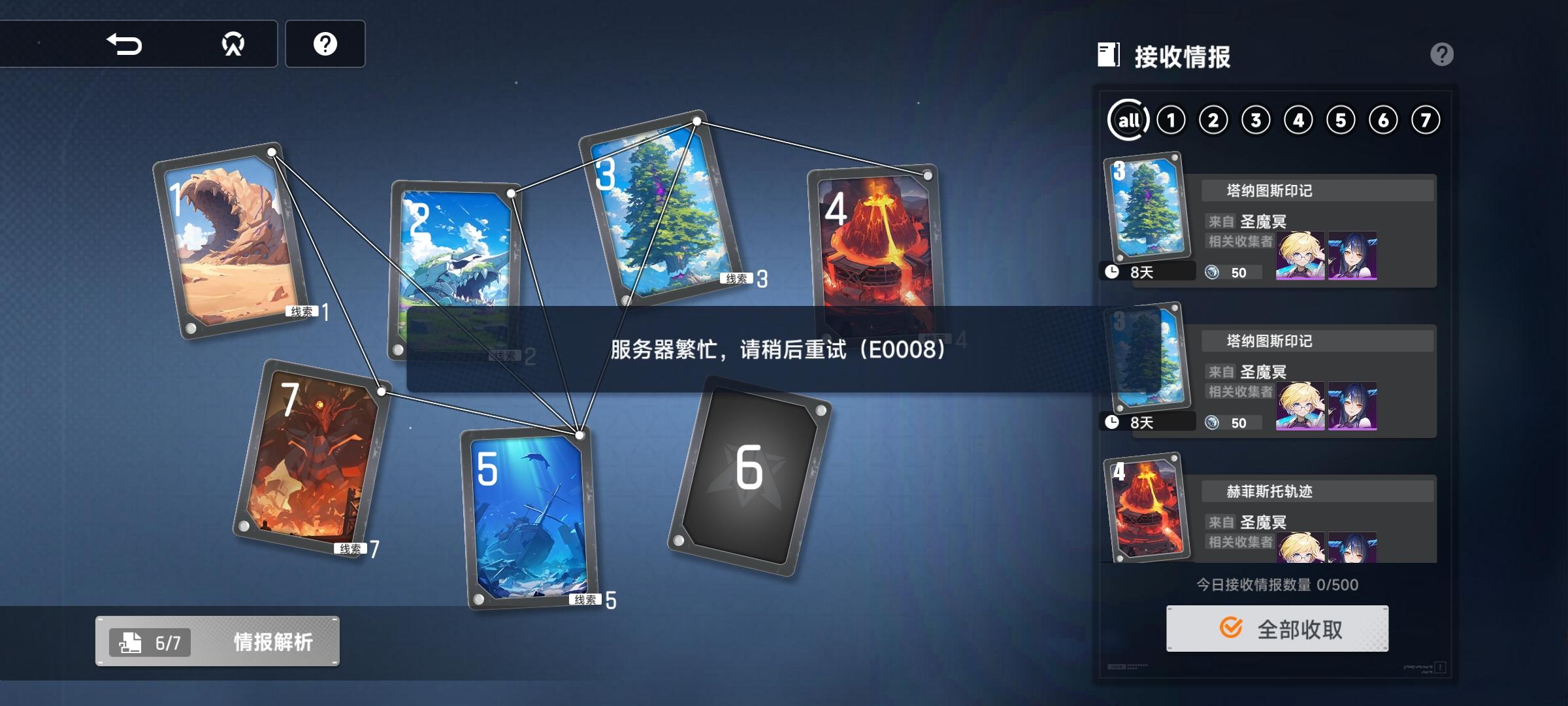Switch to filter tab 2

[1214, 118]
